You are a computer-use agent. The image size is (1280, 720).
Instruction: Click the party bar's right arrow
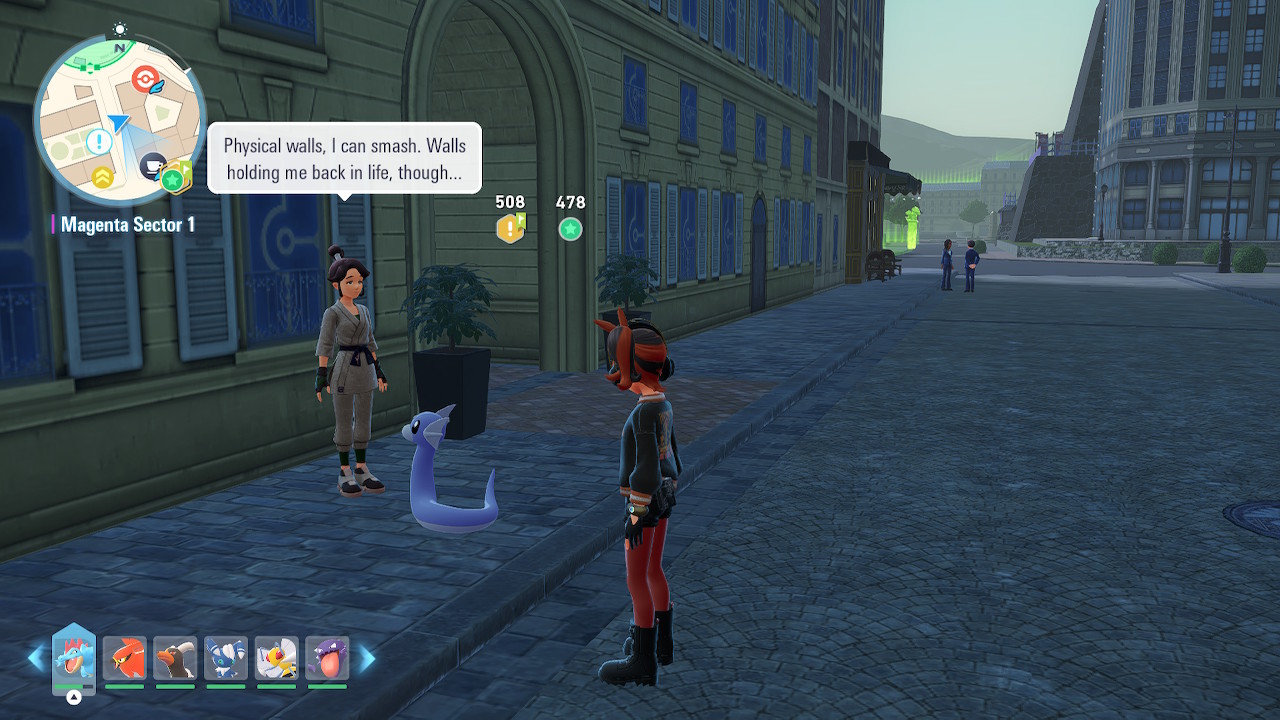[x=367, y=658]
